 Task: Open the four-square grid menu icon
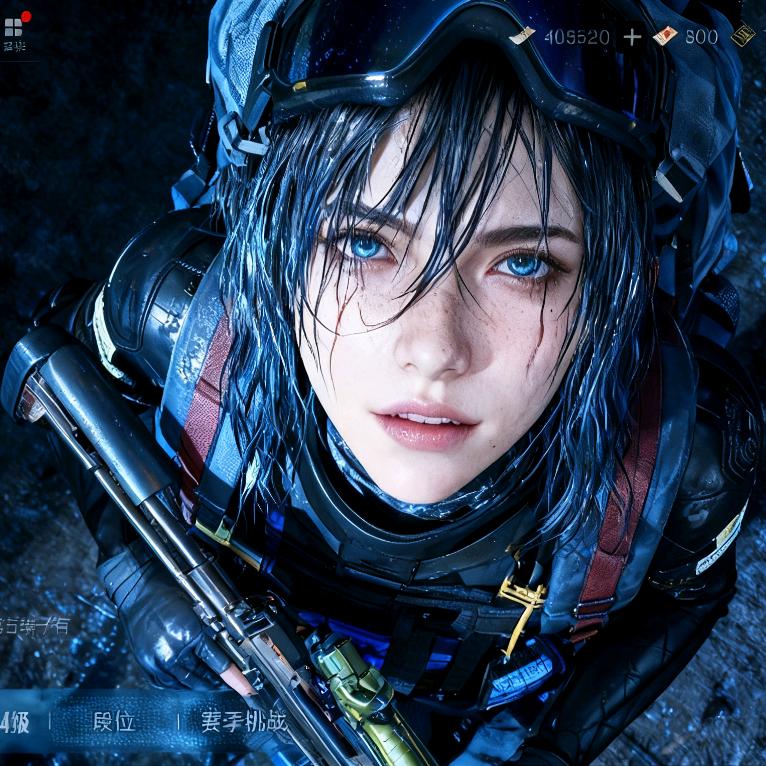[x=13, y=27]
